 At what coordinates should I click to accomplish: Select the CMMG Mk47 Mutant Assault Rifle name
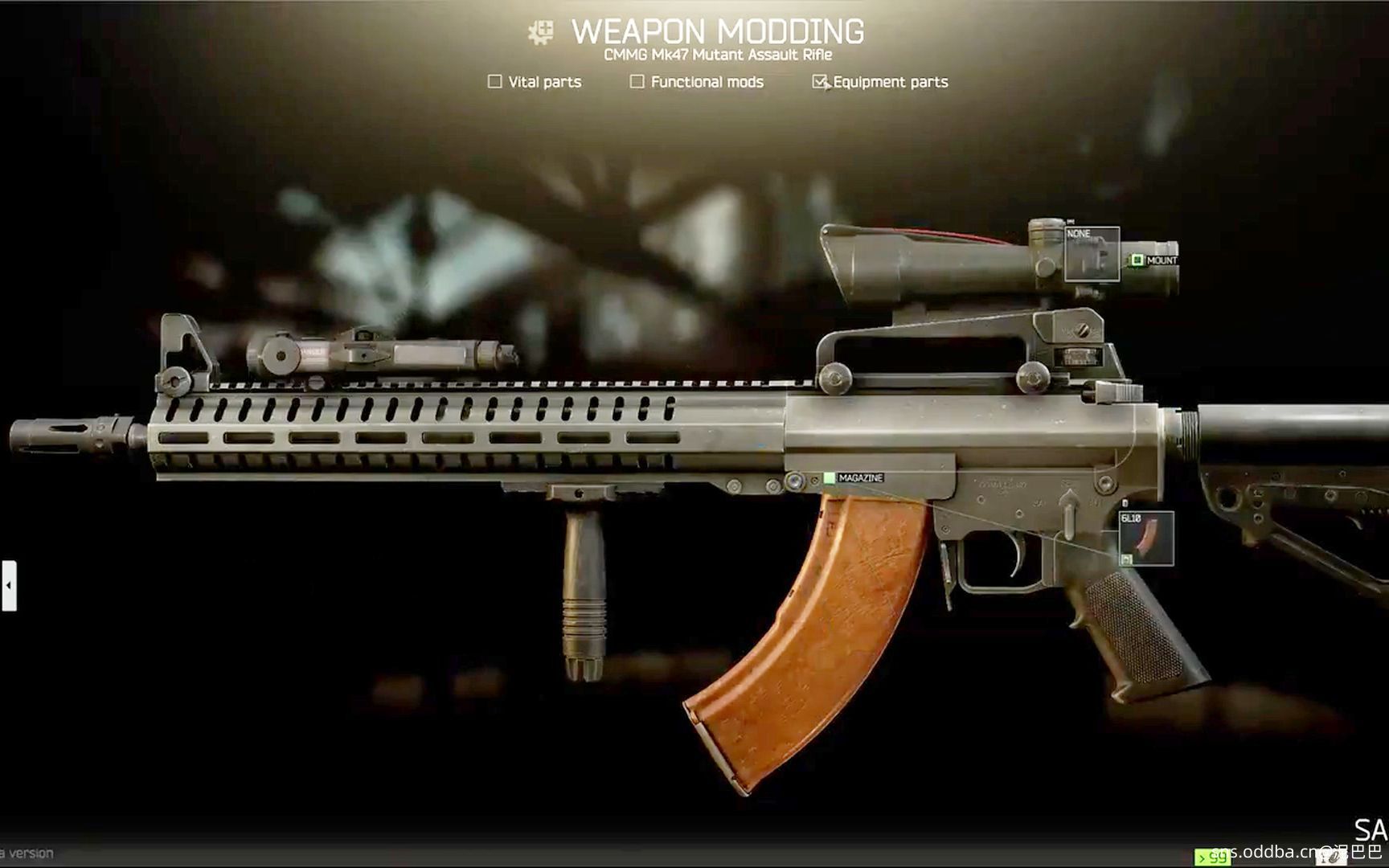click(718, 55)
